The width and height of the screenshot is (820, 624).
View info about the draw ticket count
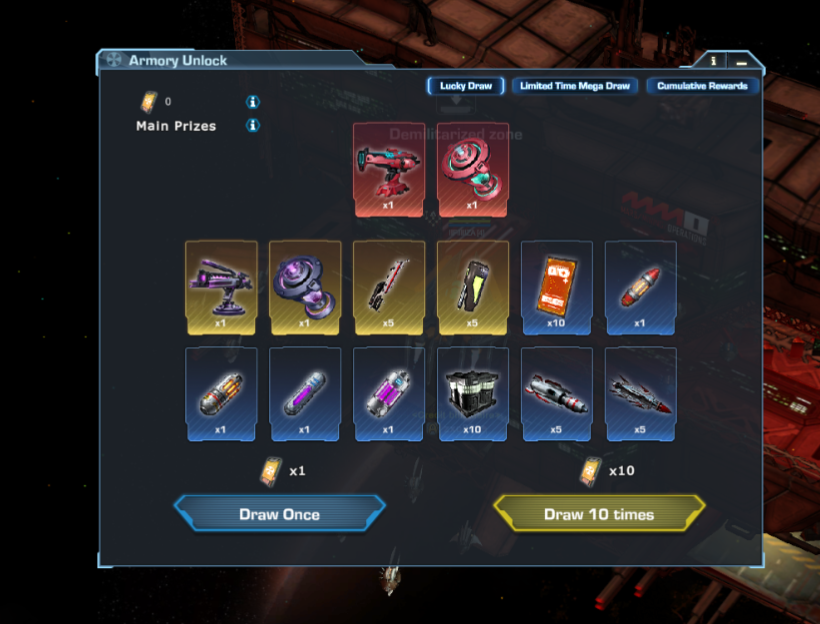coord(253,102)
